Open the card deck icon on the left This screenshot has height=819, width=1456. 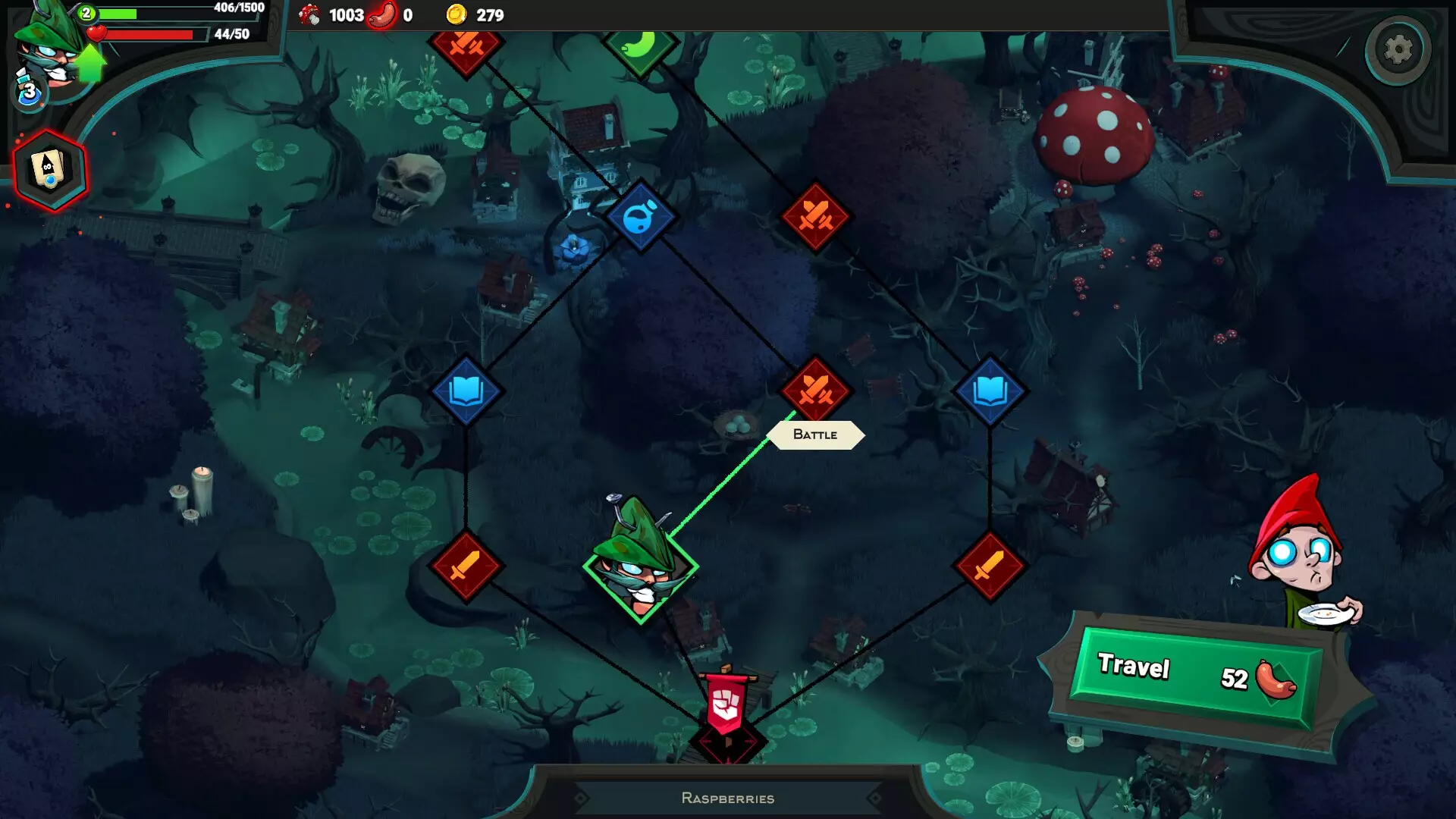pyautogui.click(x=48, y=170)
